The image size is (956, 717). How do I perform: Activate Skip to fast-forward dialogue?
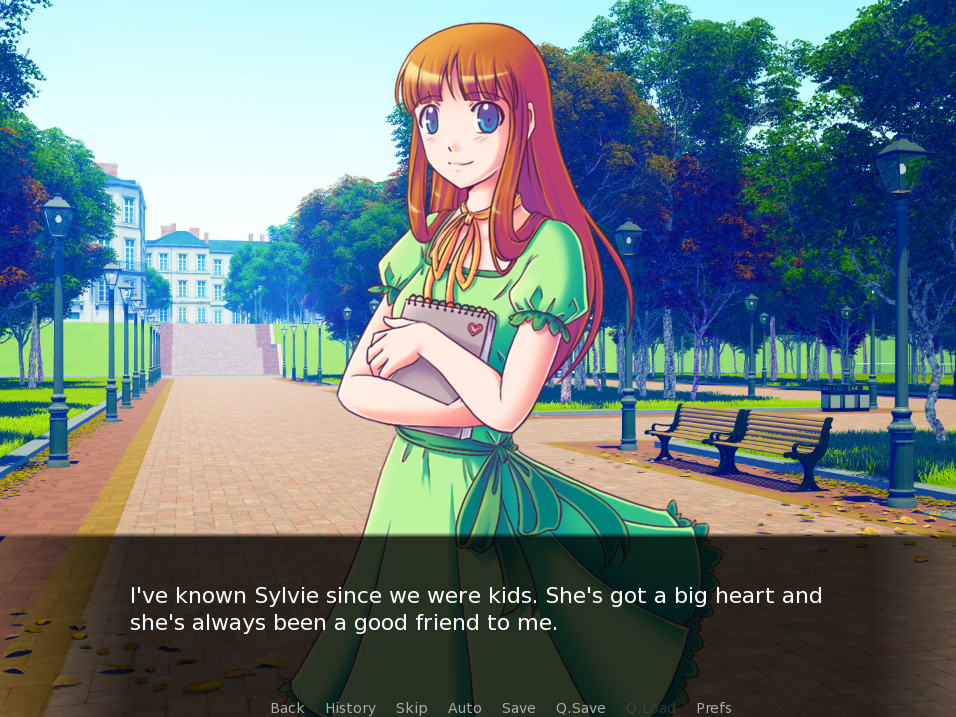click(x=411, y=708)
